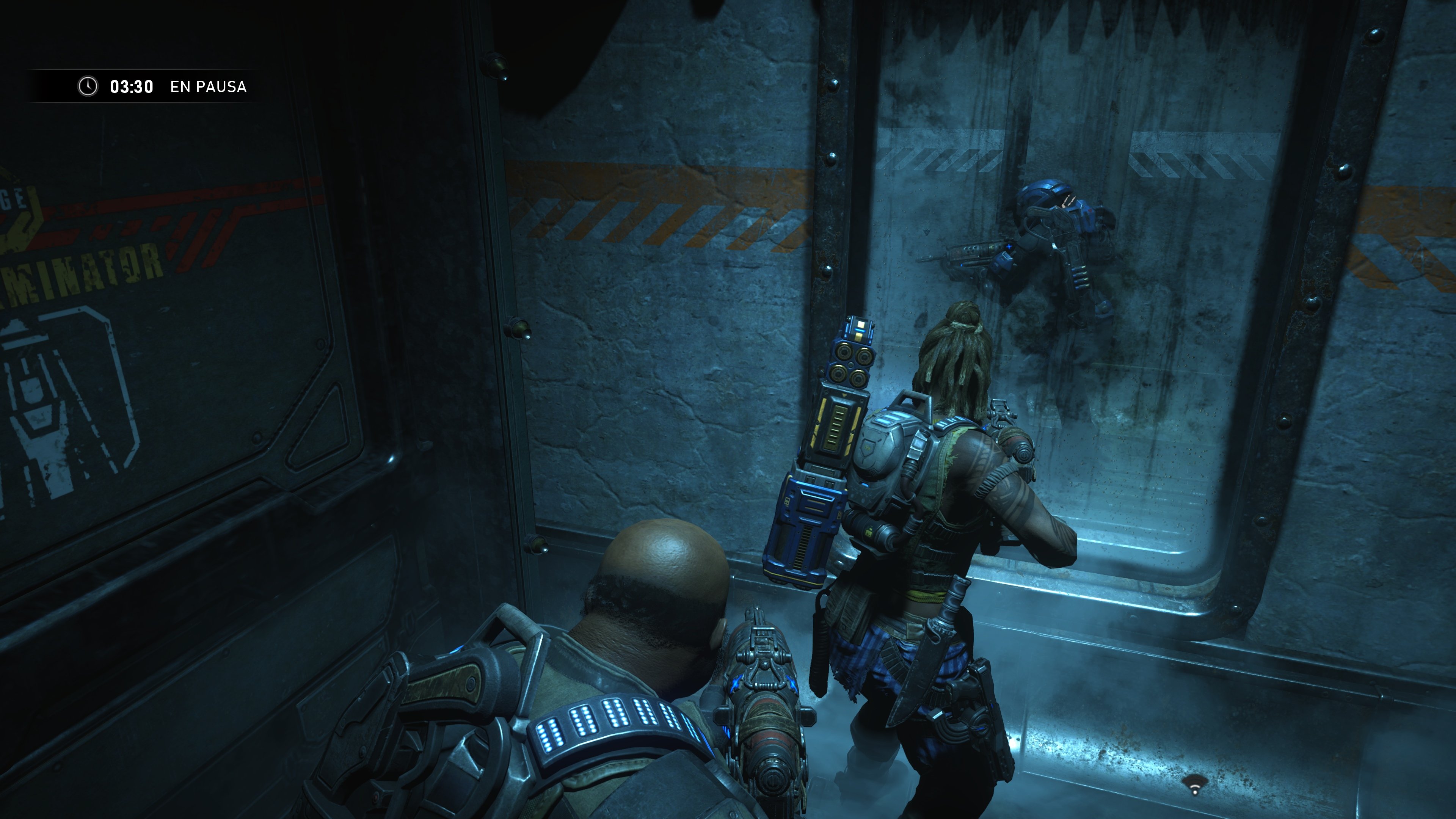Expand the 03:30 countdown timer display
This screenshot has width=1456, height=819.
click(x=131, y=86)
